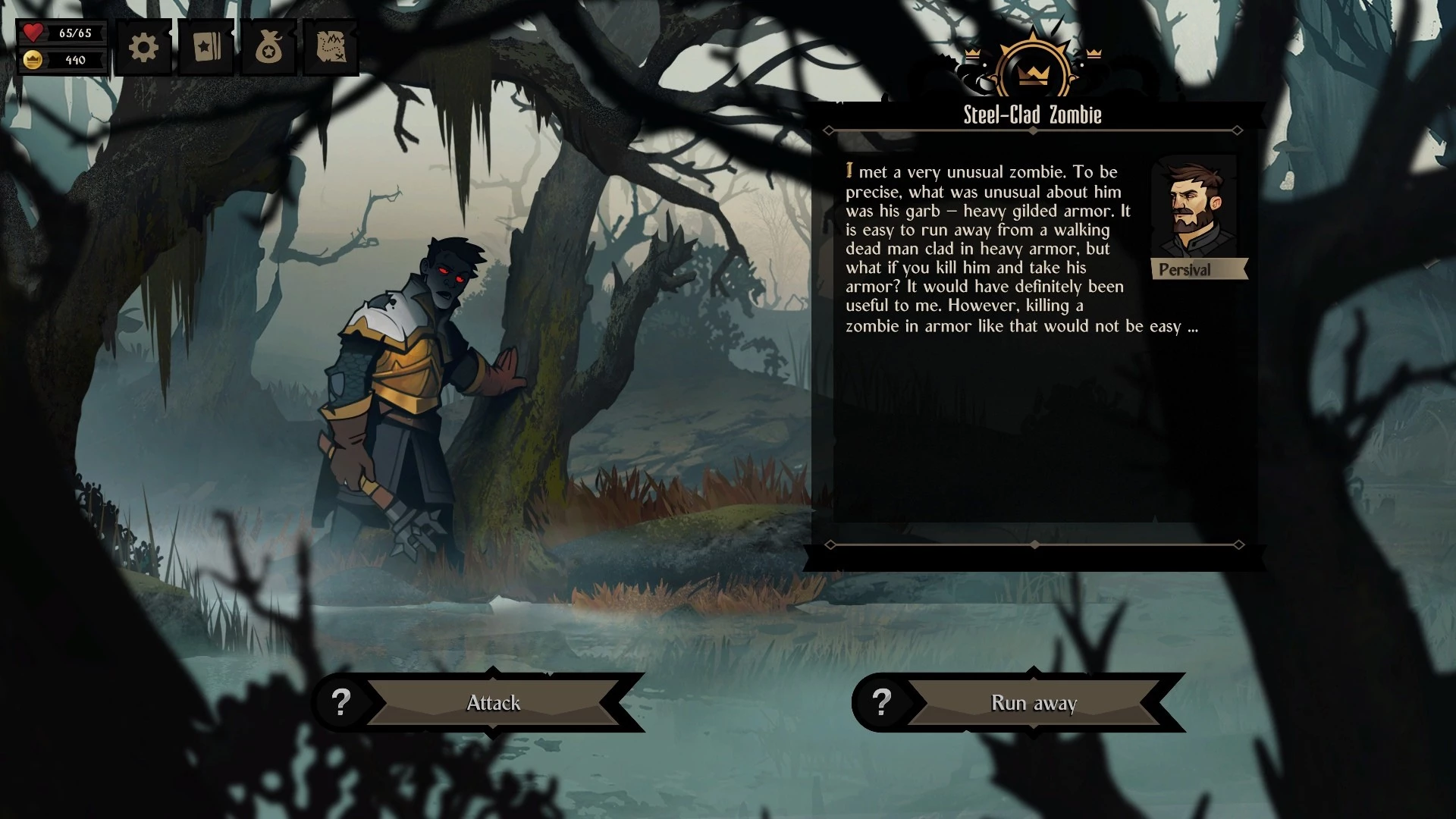The image size is (1456, 819).
Task: Click the question mark beside Attack
Action: point(341,703)
